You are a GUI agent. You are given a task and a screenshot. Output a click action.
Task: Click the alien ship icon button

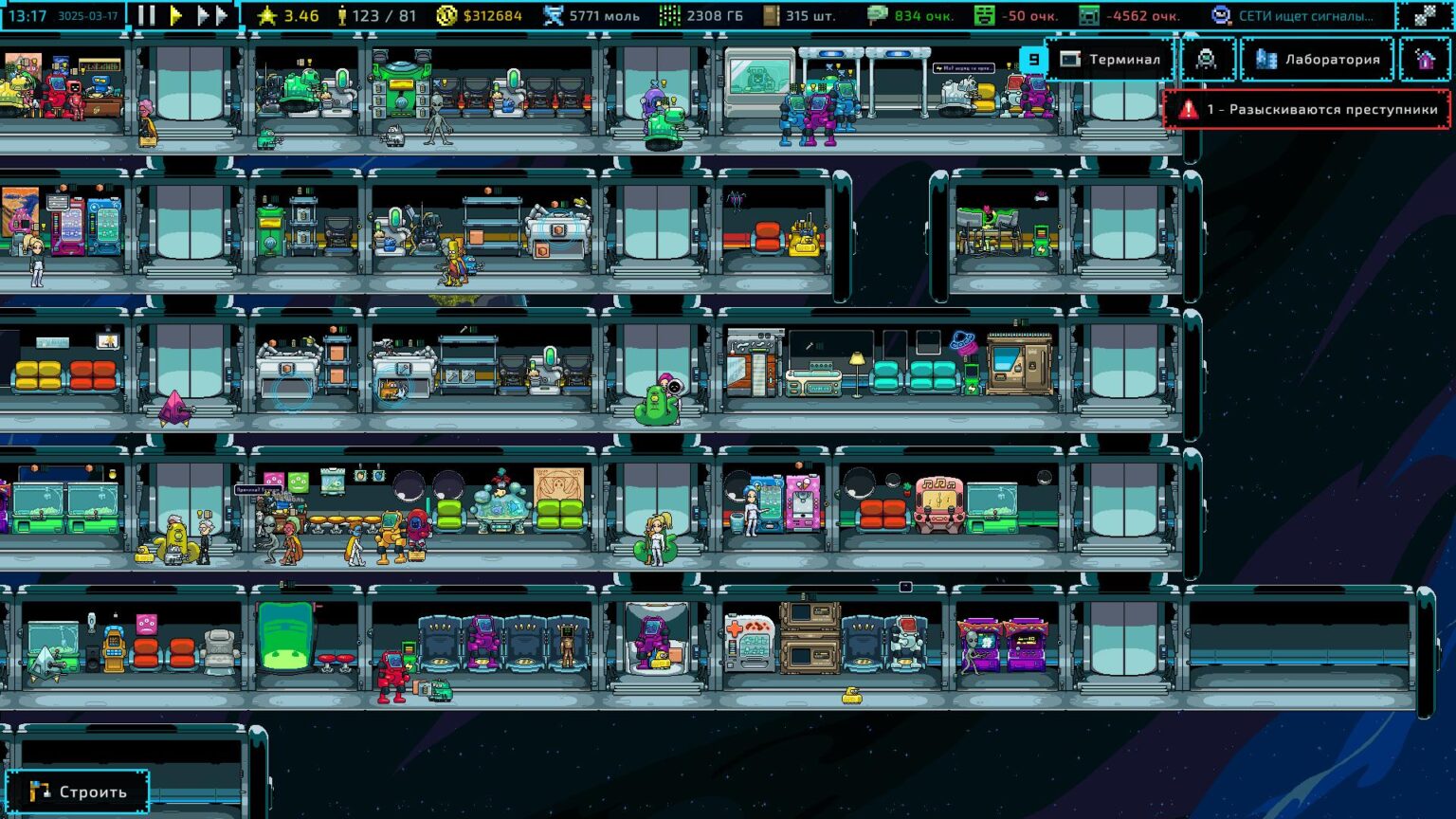1206,60
